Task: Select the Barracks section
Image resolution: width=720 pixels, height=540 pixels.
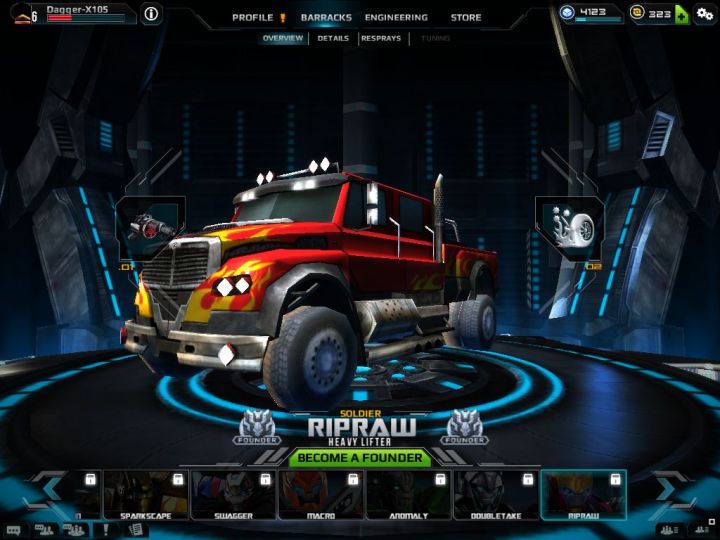Action: 326,17
